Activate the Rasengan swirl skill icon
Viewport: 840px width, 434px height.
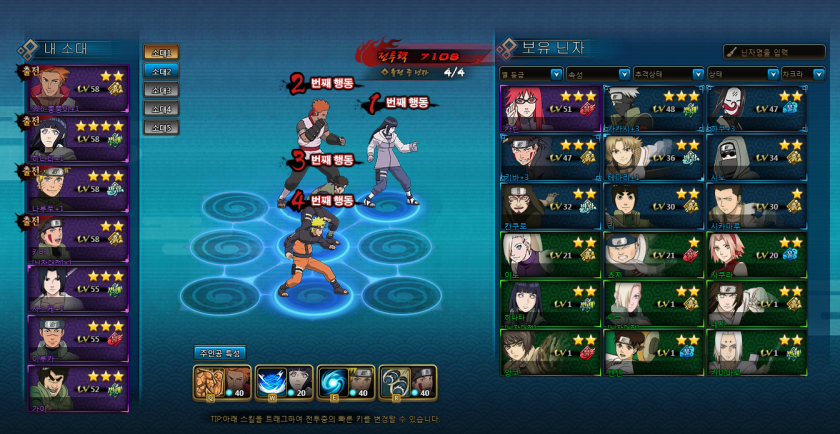(345, 383)
